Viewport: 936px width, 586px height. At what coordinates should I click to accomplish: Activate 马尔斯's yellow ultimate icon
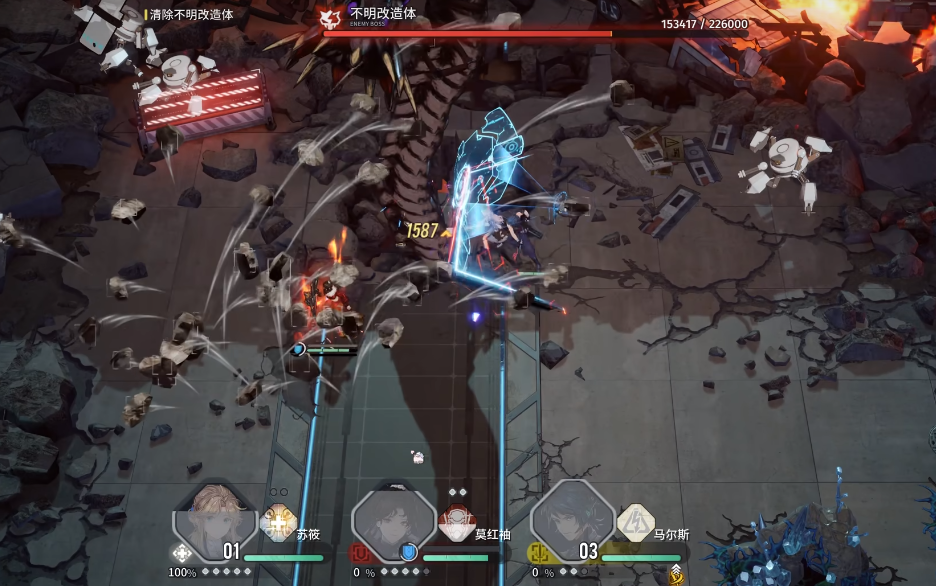point(540,552)
